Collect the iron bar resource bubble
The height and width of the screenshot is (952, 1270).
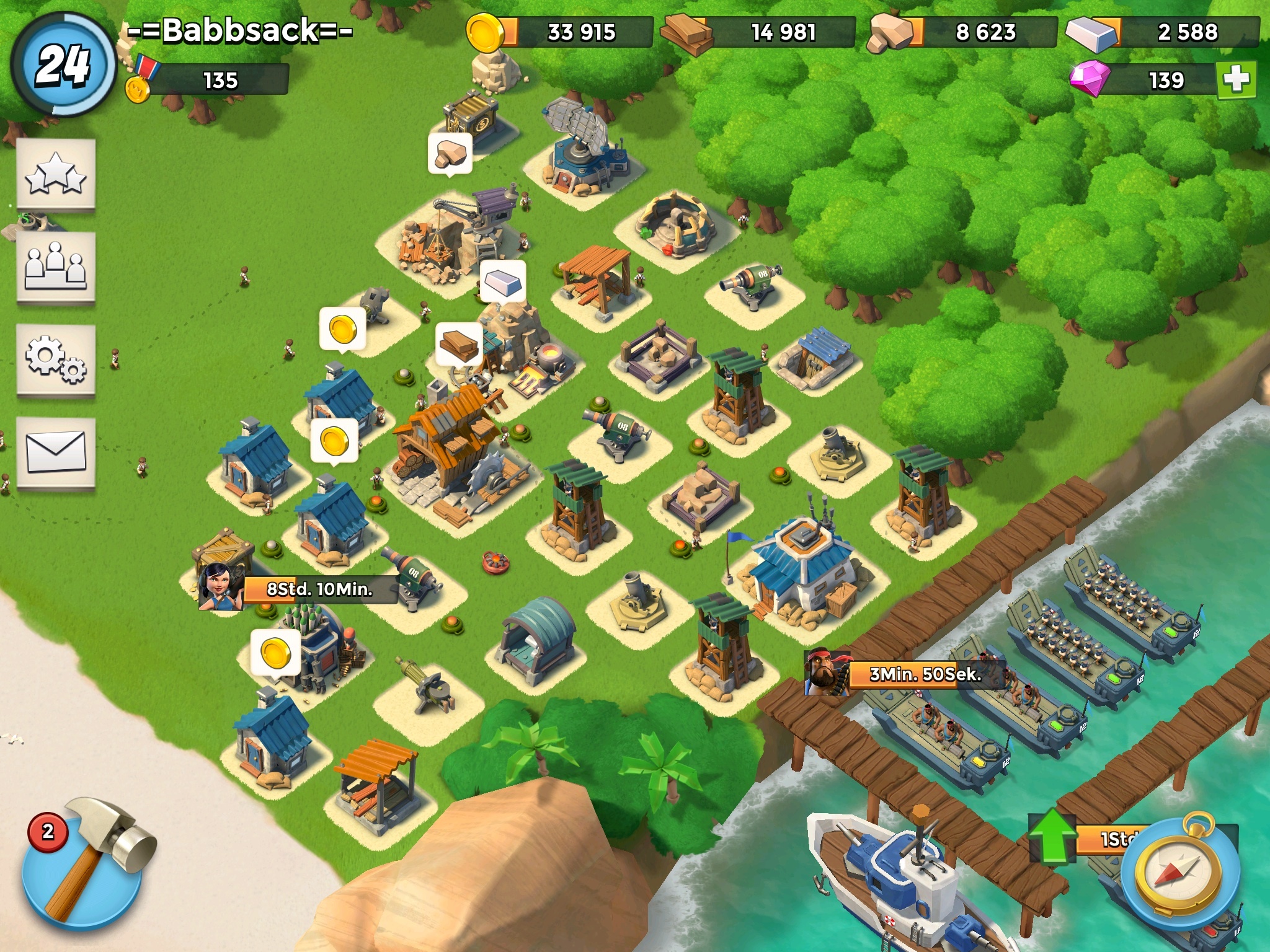point(503,282)
